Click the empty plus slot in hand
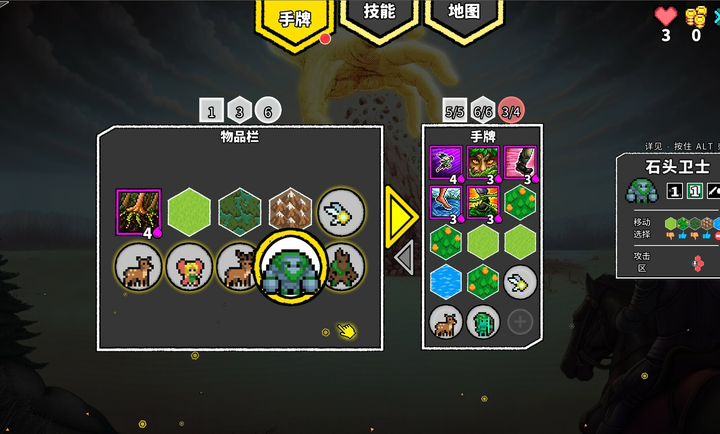The height and width of the screenshot is (434, 720). tap(520, 321)
